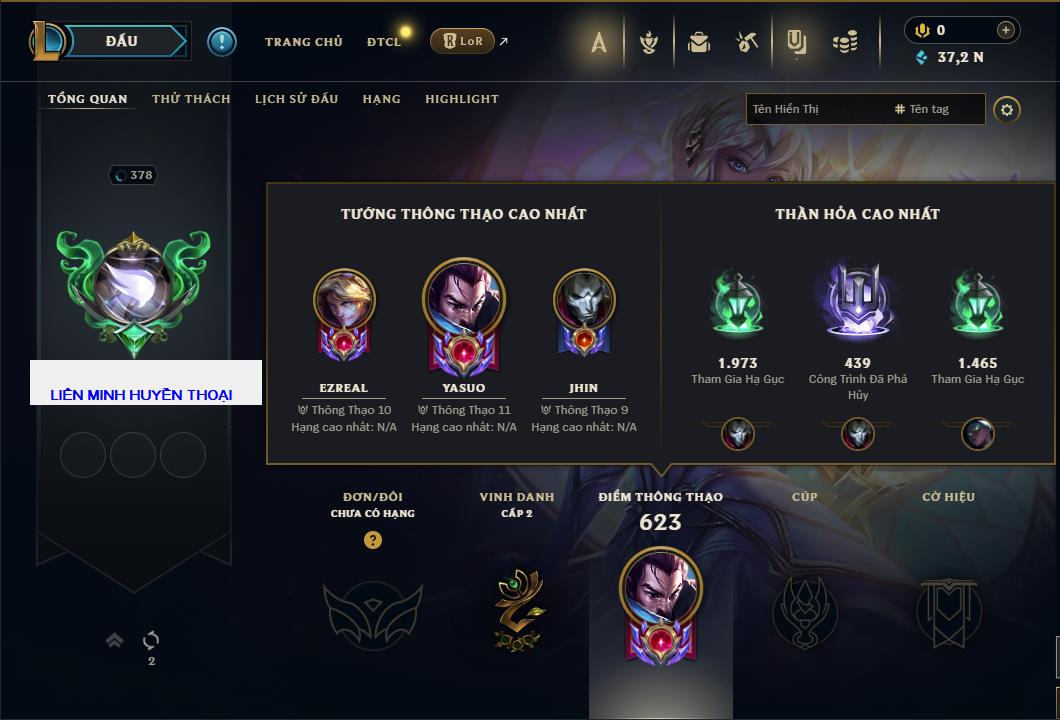Click the yellow question mark under ĐƠN/ĐÔI
The width and height of the screenshot is (1060, 720).
pyautogui.click(x=372, y=541)
